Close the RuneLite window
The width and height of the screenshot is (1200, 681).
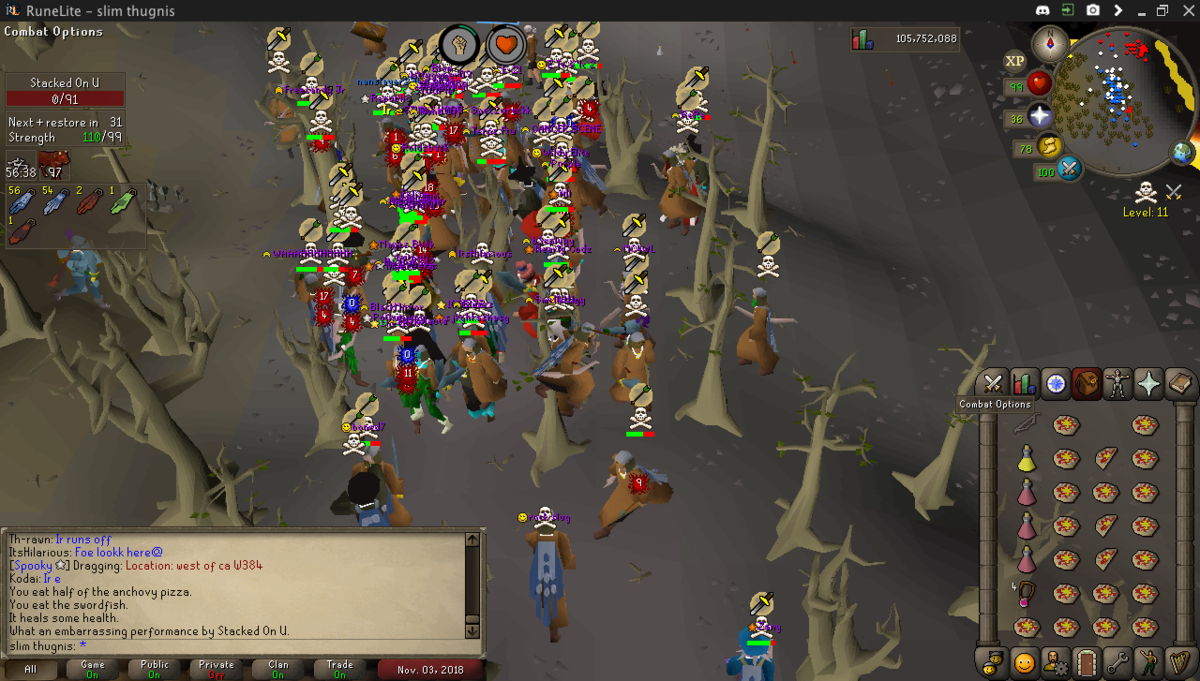click(1186, 10)
